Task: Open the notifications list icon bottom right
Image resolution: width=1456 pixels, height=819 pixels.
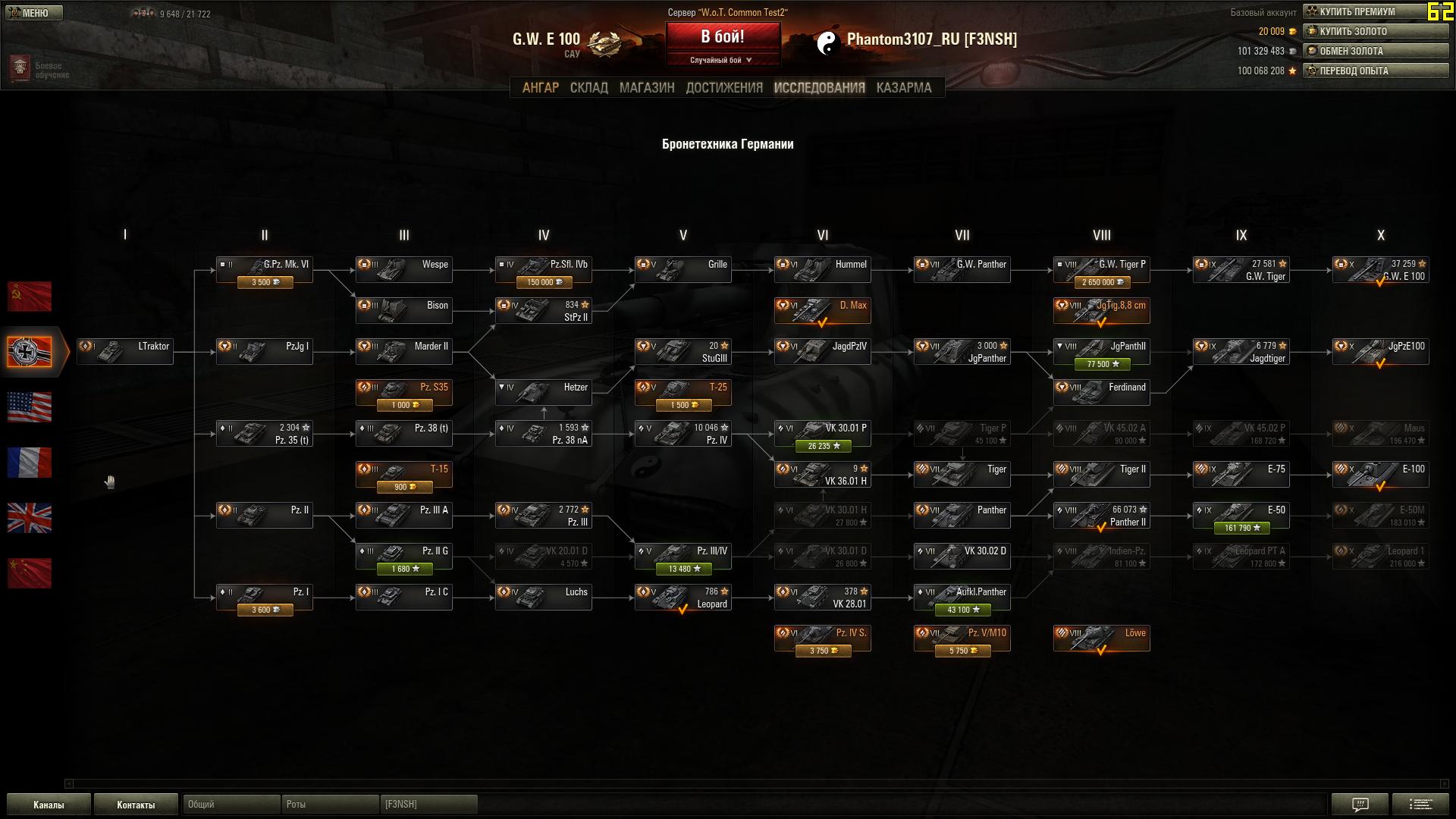Action: click(1421, 805)
